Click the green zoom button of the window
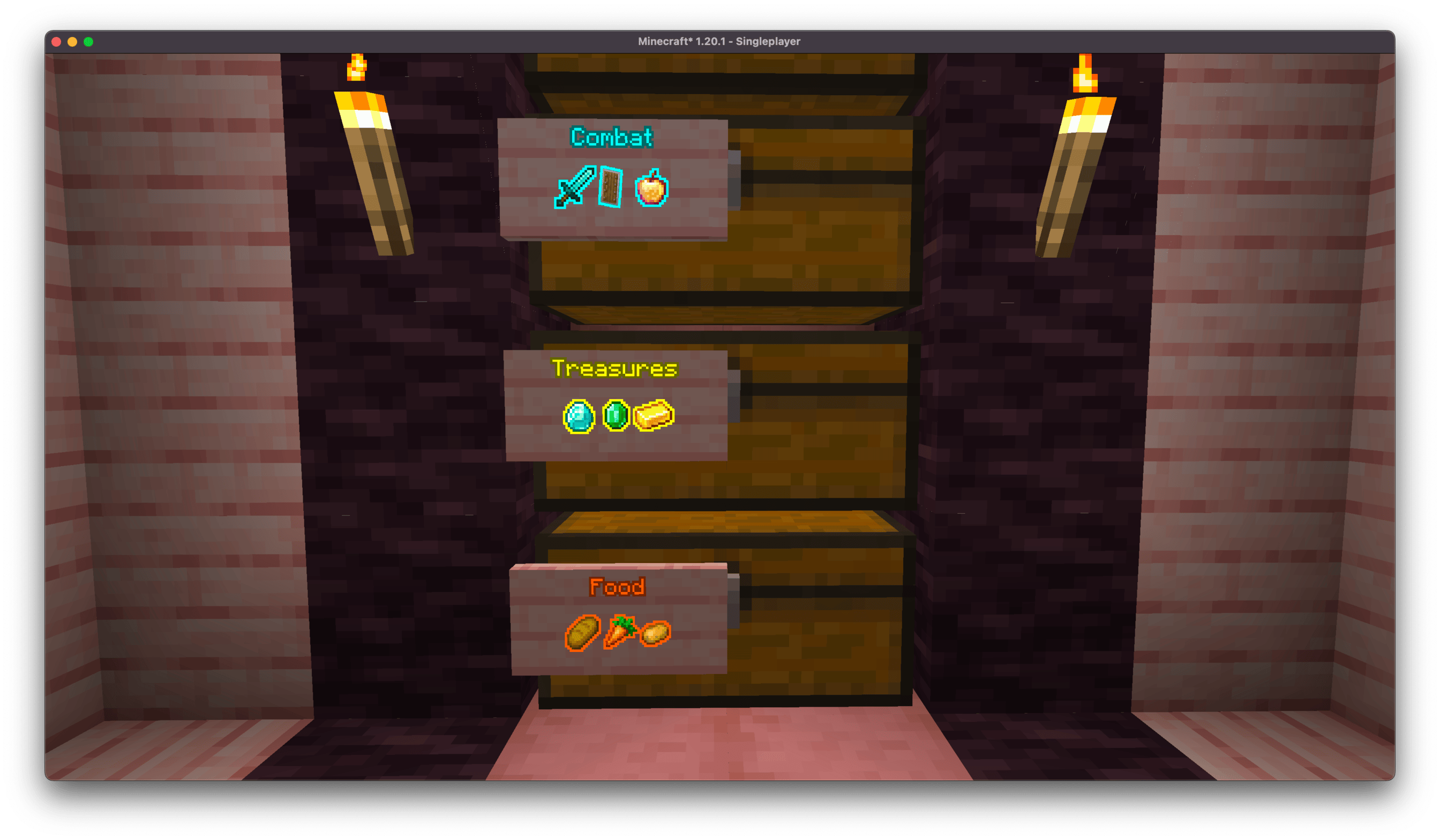This screenshot has width=1440, height=840. [x=88, y=41]
